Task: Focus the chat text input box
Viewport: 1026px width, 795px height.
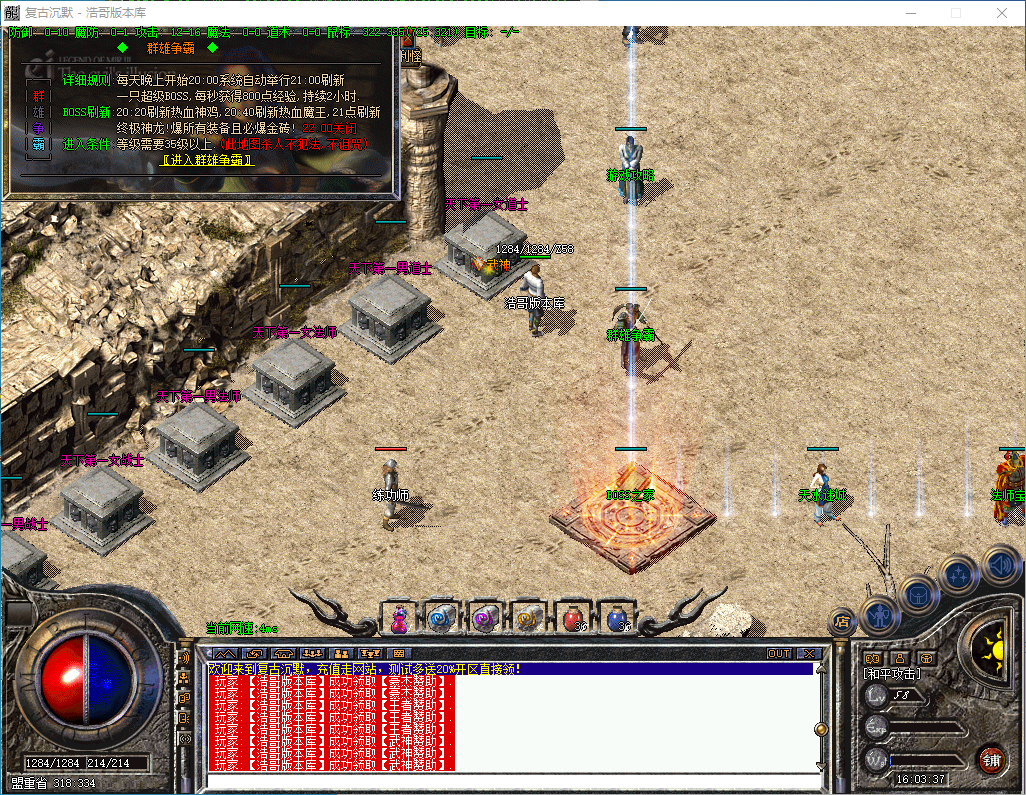Action: click(510, 781)
